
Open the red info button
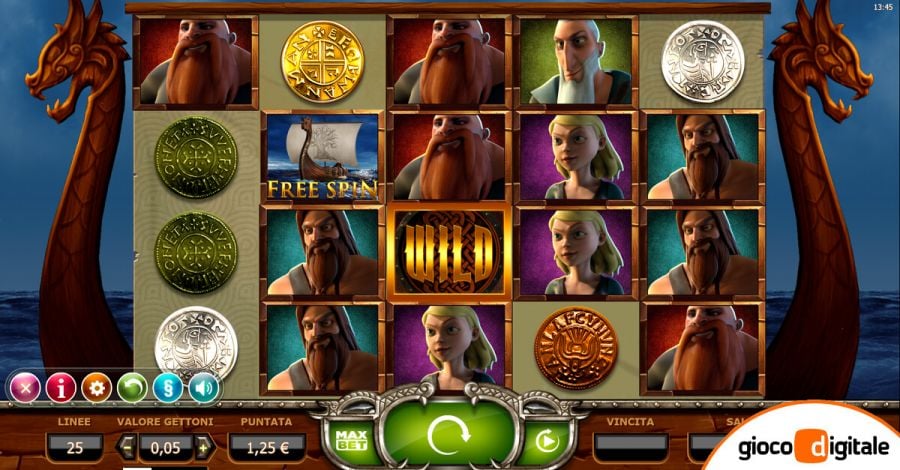pyautogui.click(x=60, y=387)
